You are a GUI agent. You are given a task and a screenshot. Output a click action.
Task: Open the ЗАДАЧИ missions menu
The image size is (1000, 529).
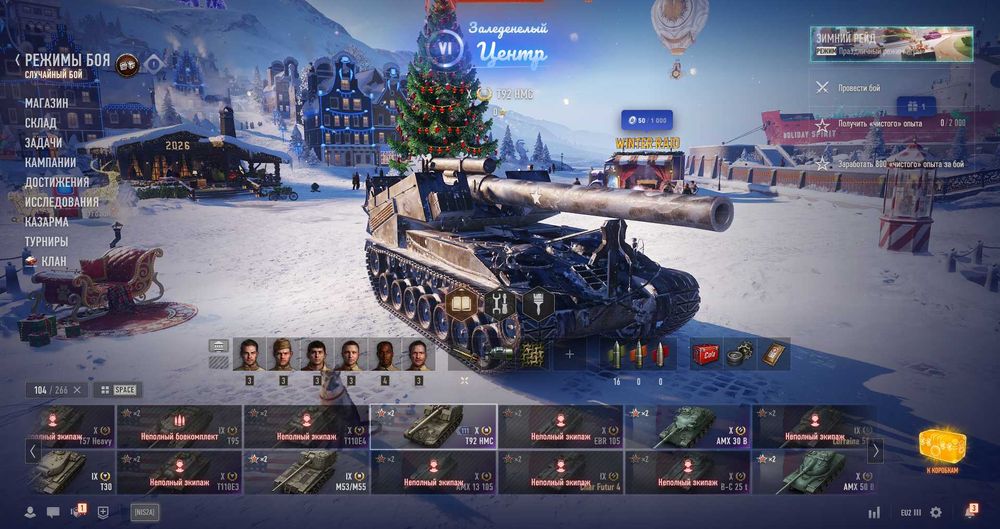pos(43,143)
